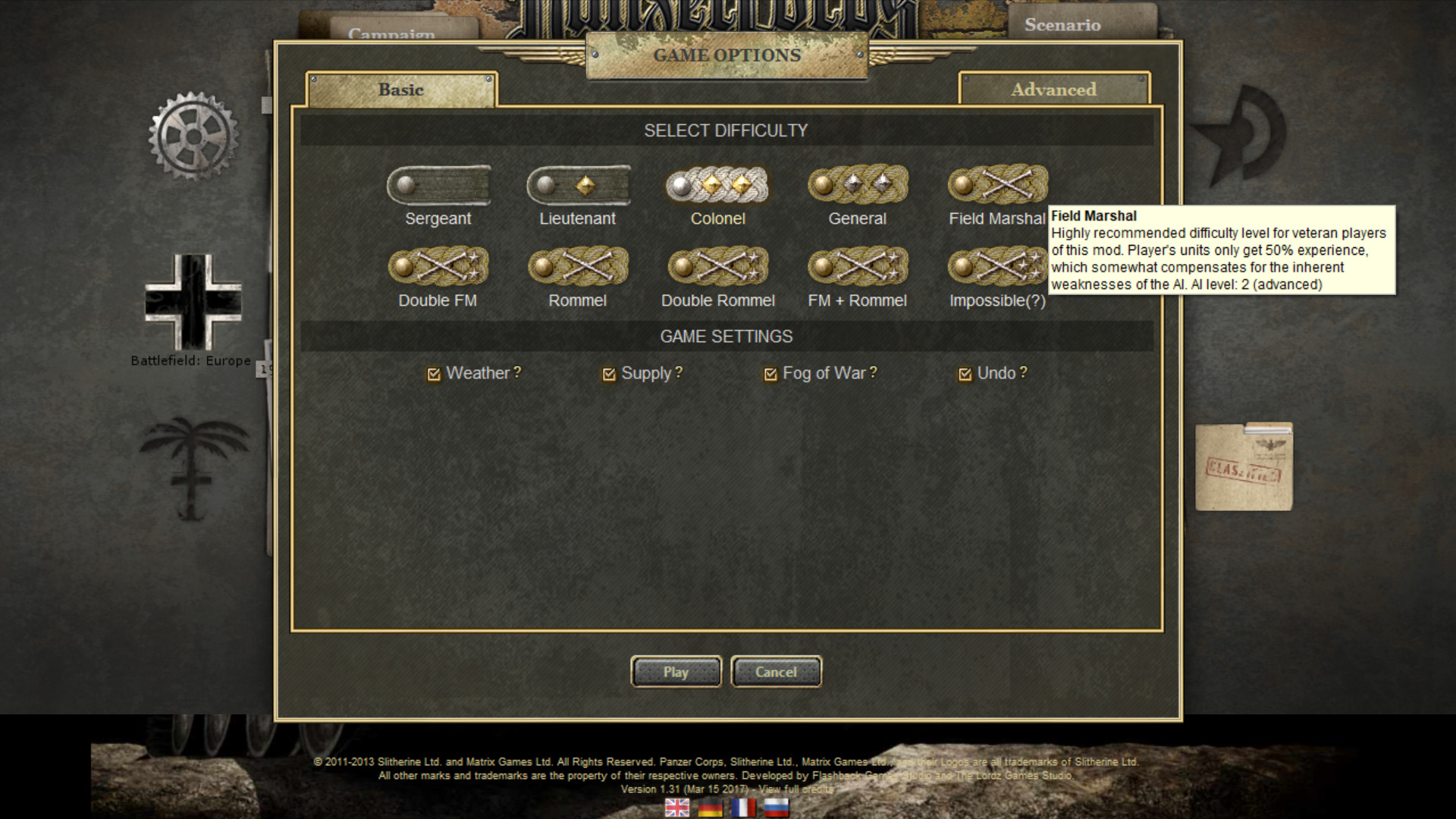Set difficulty to General

(857, 187)
